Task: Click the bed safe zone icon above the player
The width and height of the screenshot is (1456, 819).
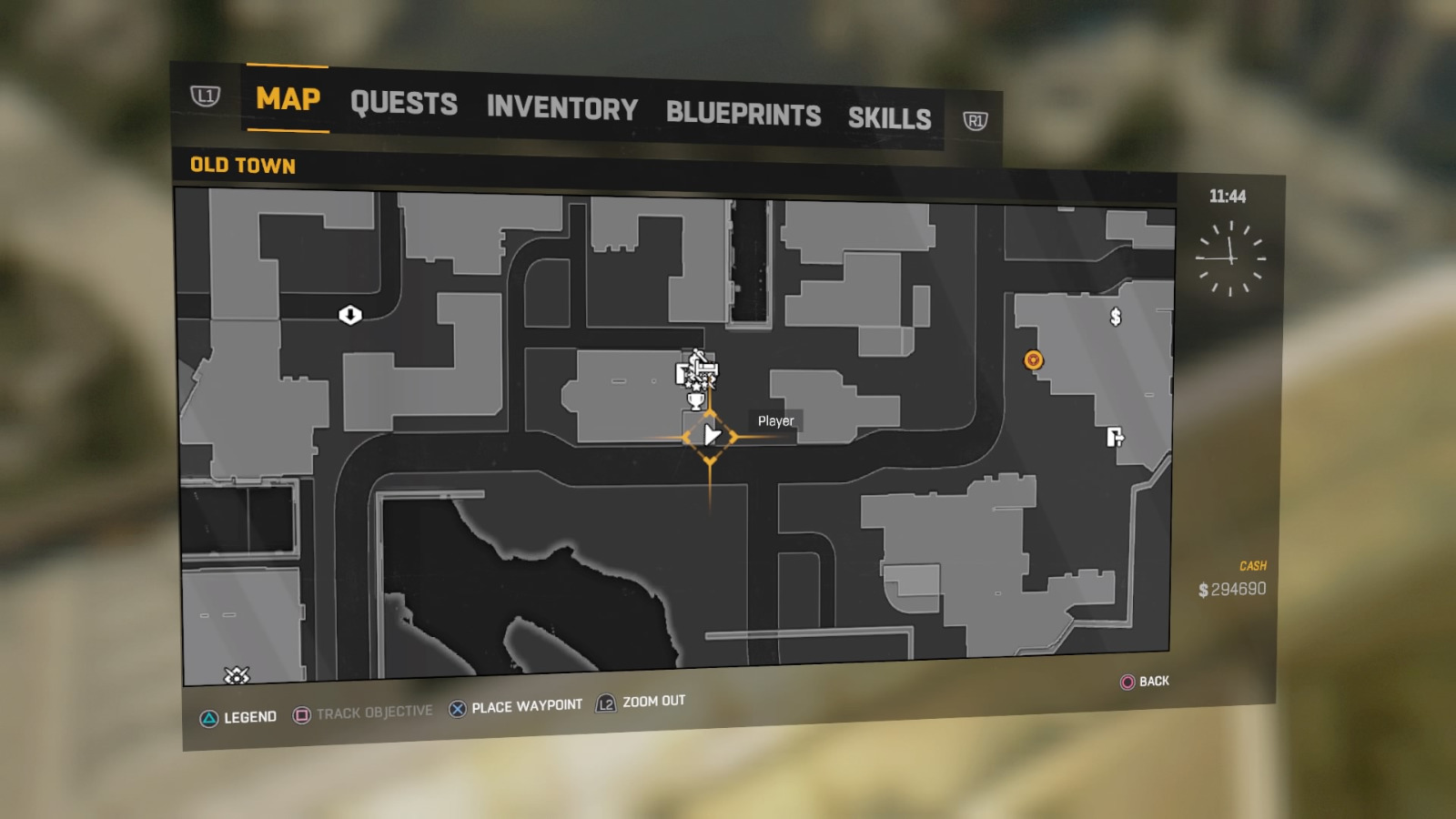Action: pyautogui.click(x=707, y=367)
